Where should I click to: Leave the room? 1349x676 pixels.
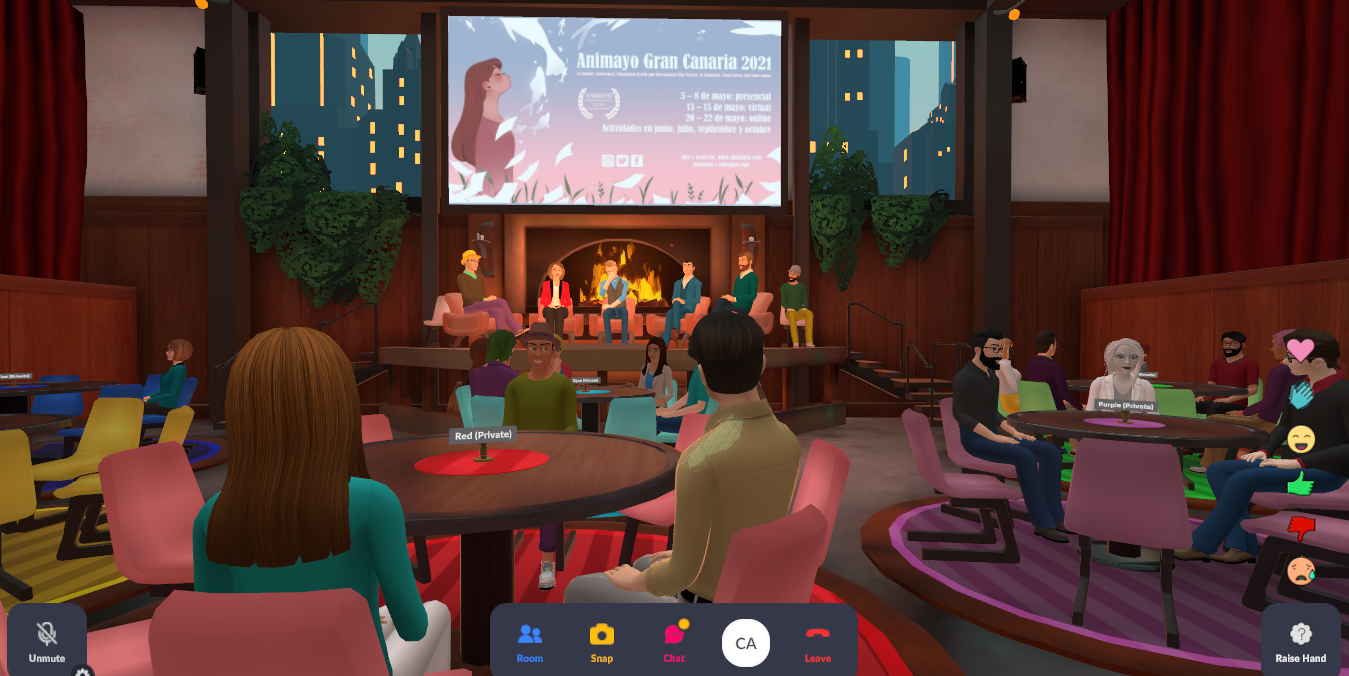[817, 641]
